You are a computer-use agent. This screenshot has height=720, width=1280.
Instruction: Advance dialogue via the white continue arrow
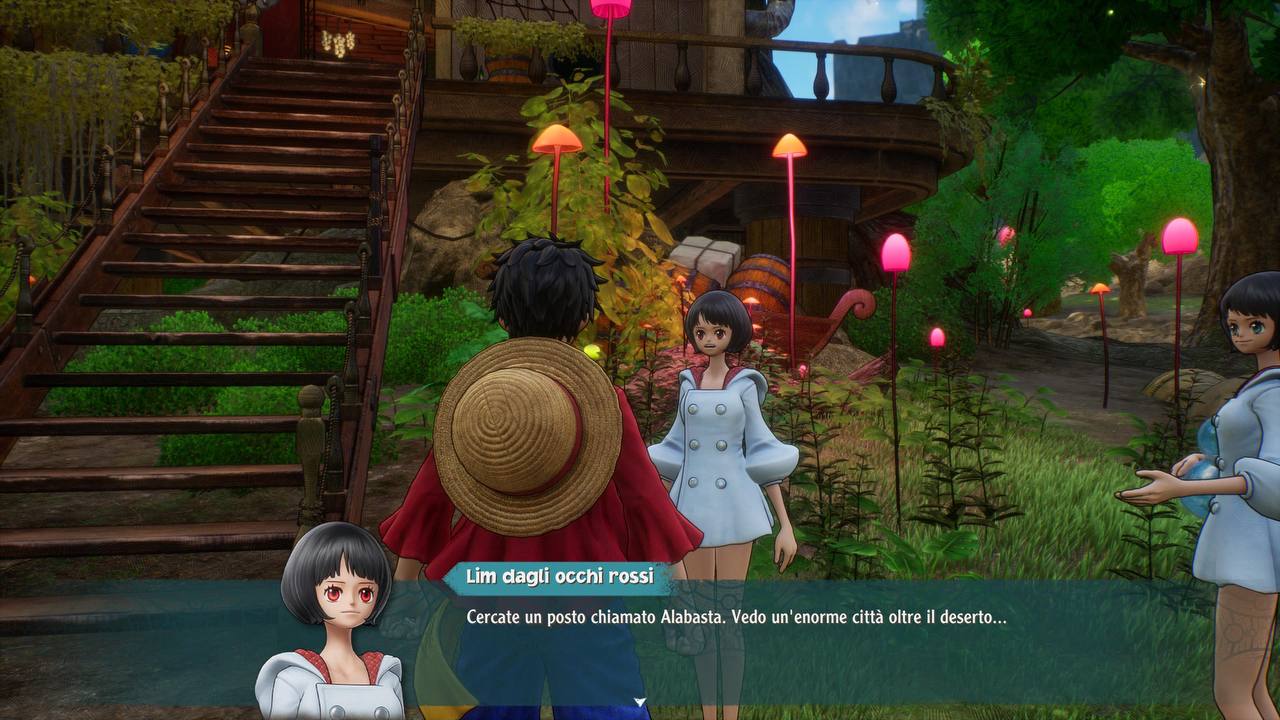pos(640,702)
